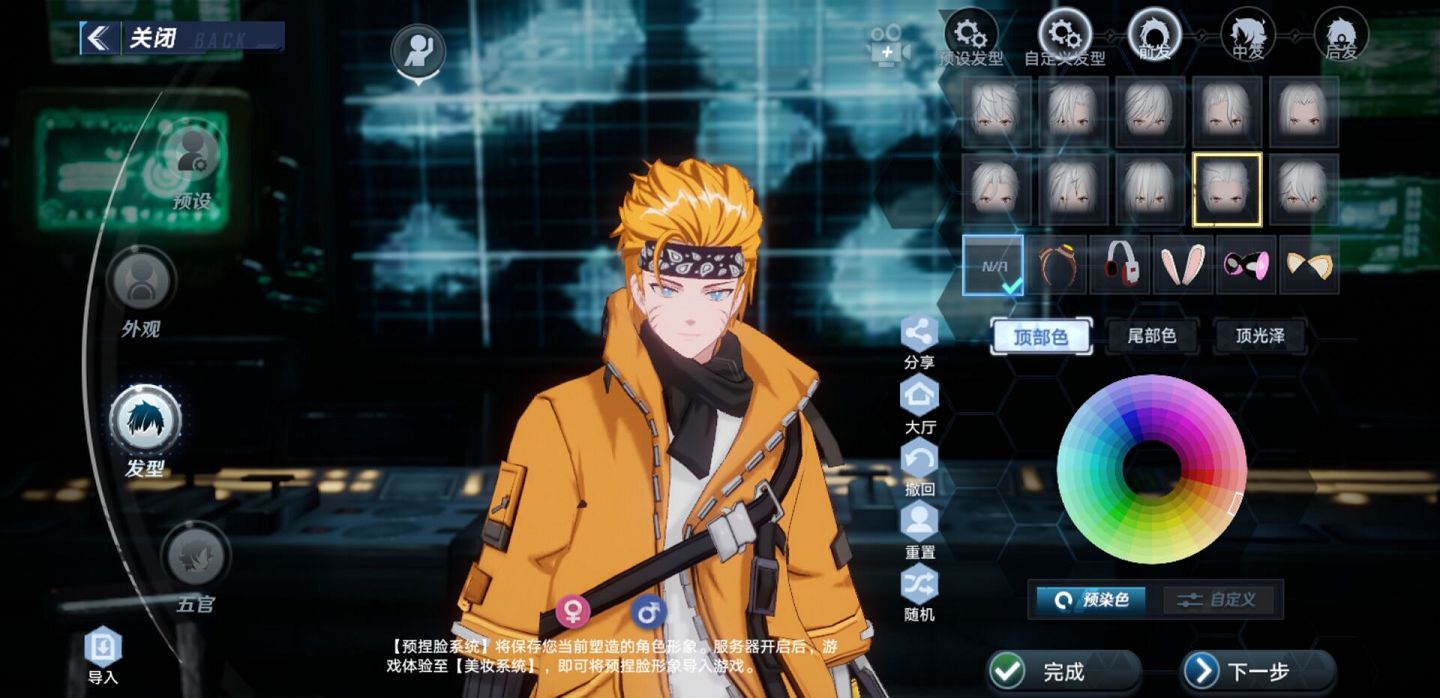Image resolution: width=1440 pixels, height=698 pixels.
Task: Toggle the 自定义 custom color mode
Action: click(x=1222, y=600)
